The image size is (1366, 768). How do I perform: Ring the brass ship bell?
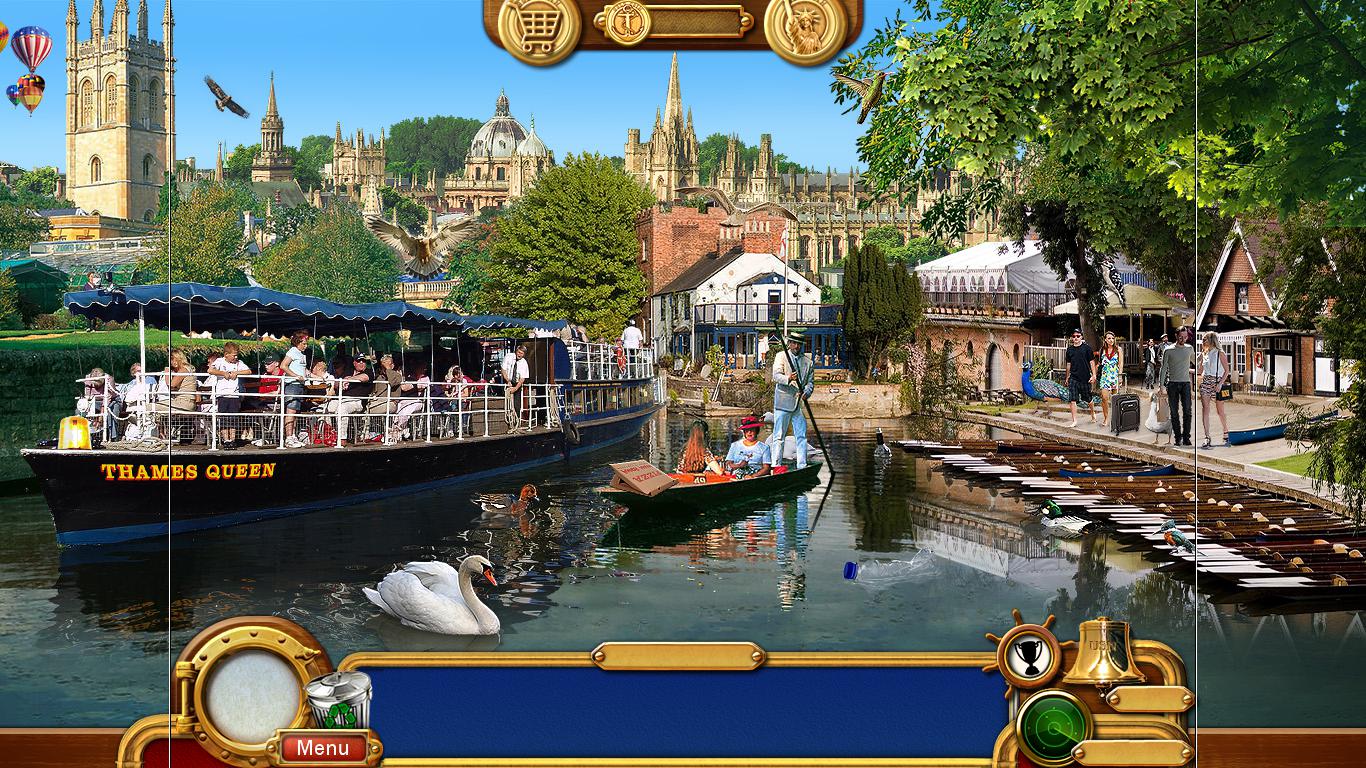point(1103,651)
